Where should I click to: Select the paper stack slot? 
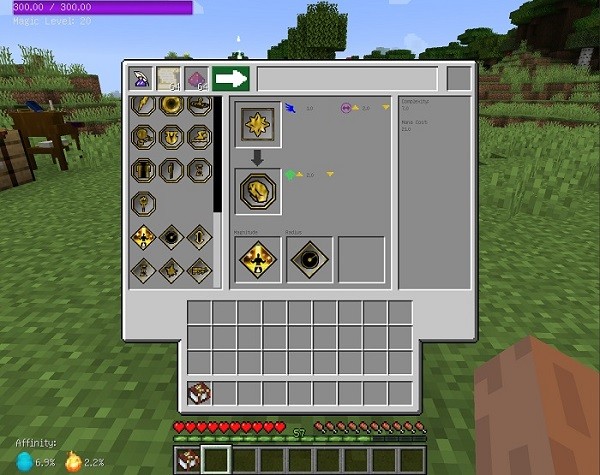[169, 79]
